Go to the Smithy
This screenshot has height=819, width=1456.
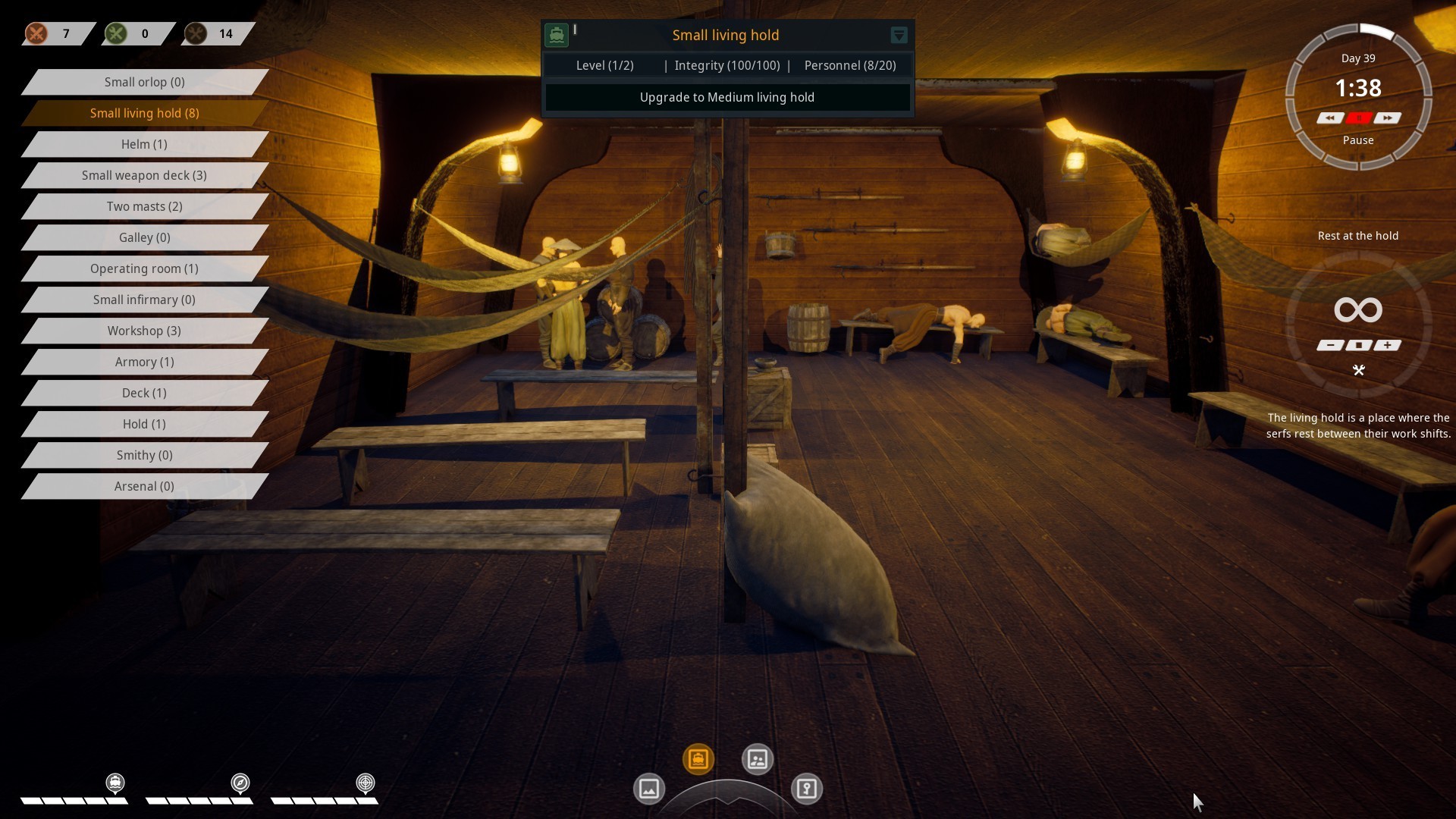point(144,455)
